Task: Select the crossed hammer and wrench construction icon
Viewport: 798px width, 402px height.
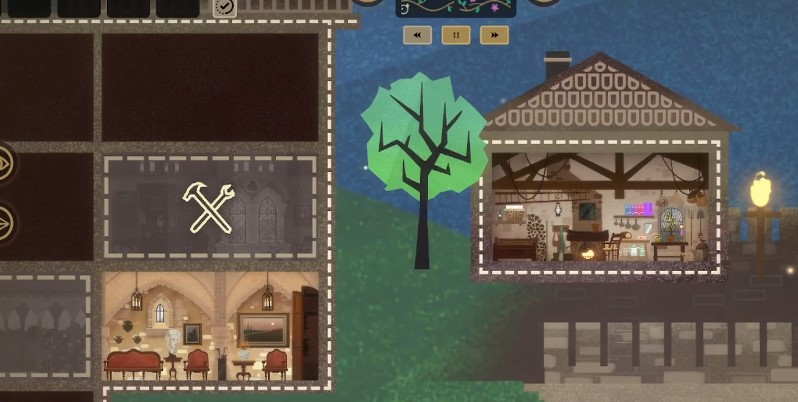Action: pos(211,207)
